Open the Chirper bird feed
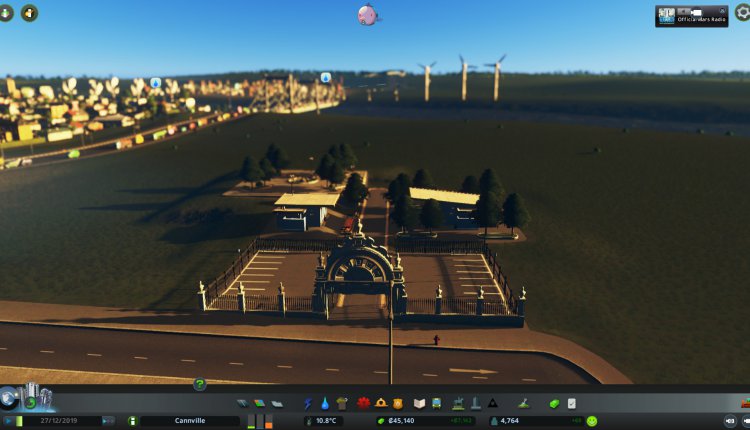 point(368,15)
